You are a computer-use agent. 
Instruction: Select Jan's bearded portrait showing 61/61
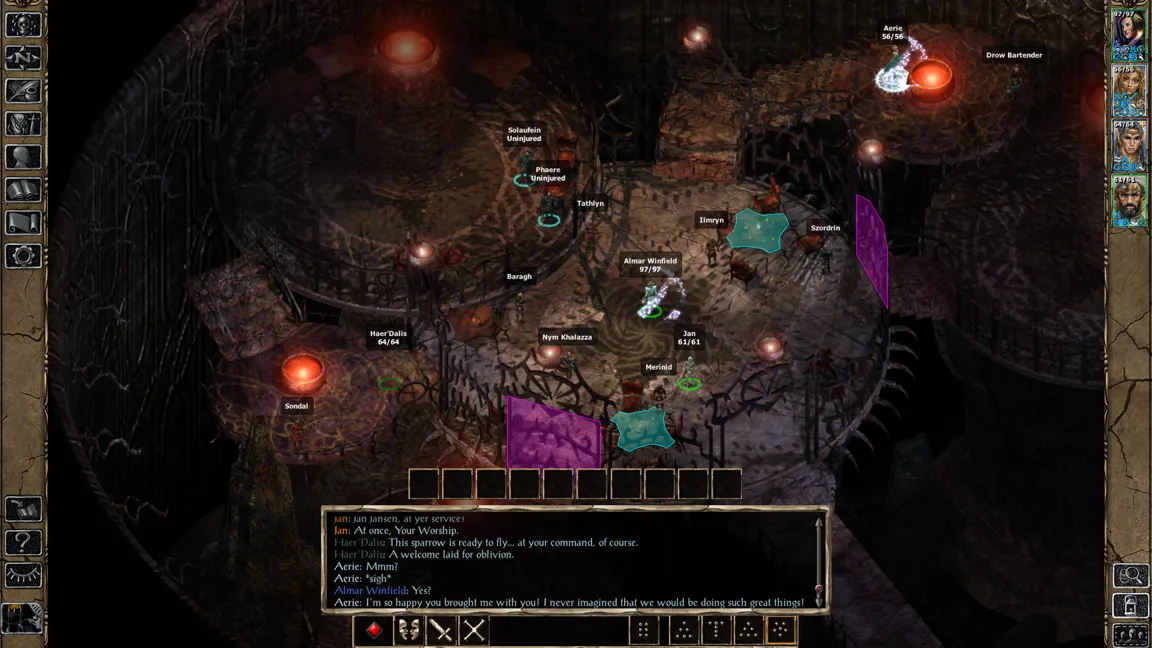tap(1130, 202)
